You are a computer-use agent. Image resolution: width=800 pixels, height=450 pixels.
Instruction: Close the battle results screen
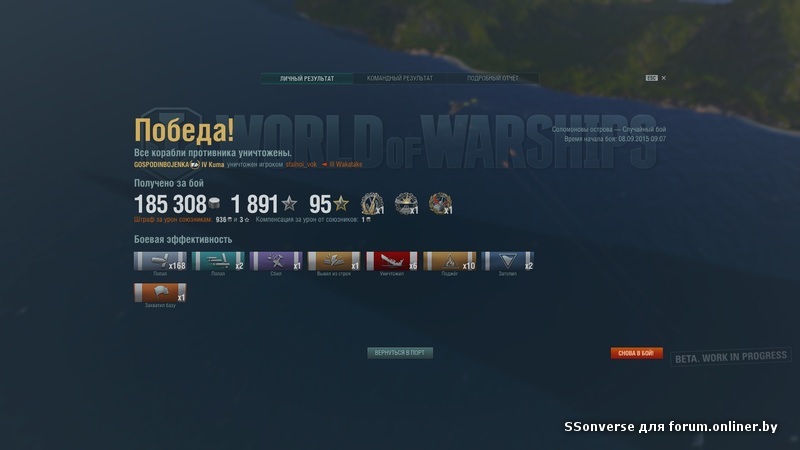point(663,78)
